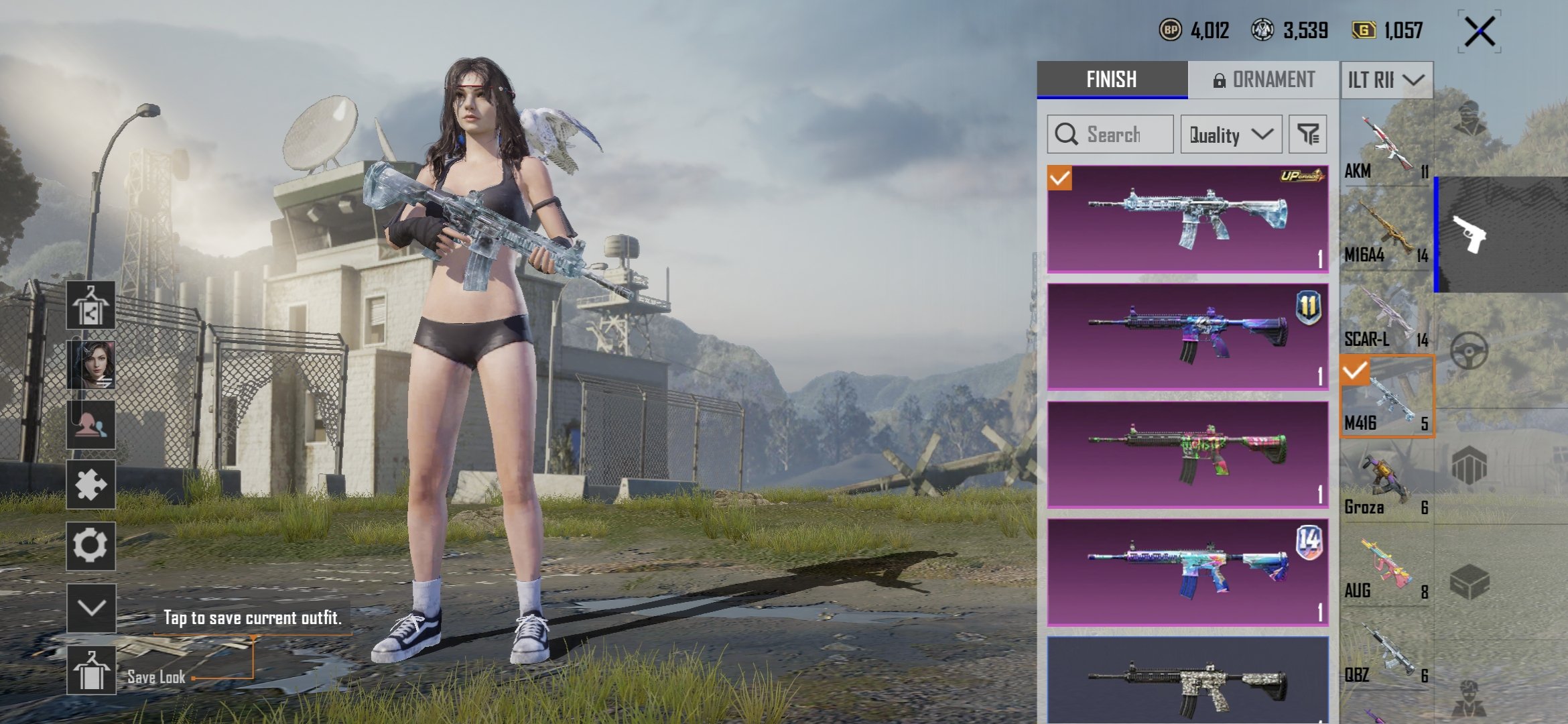Open the gear settings icon

point(90,546)
